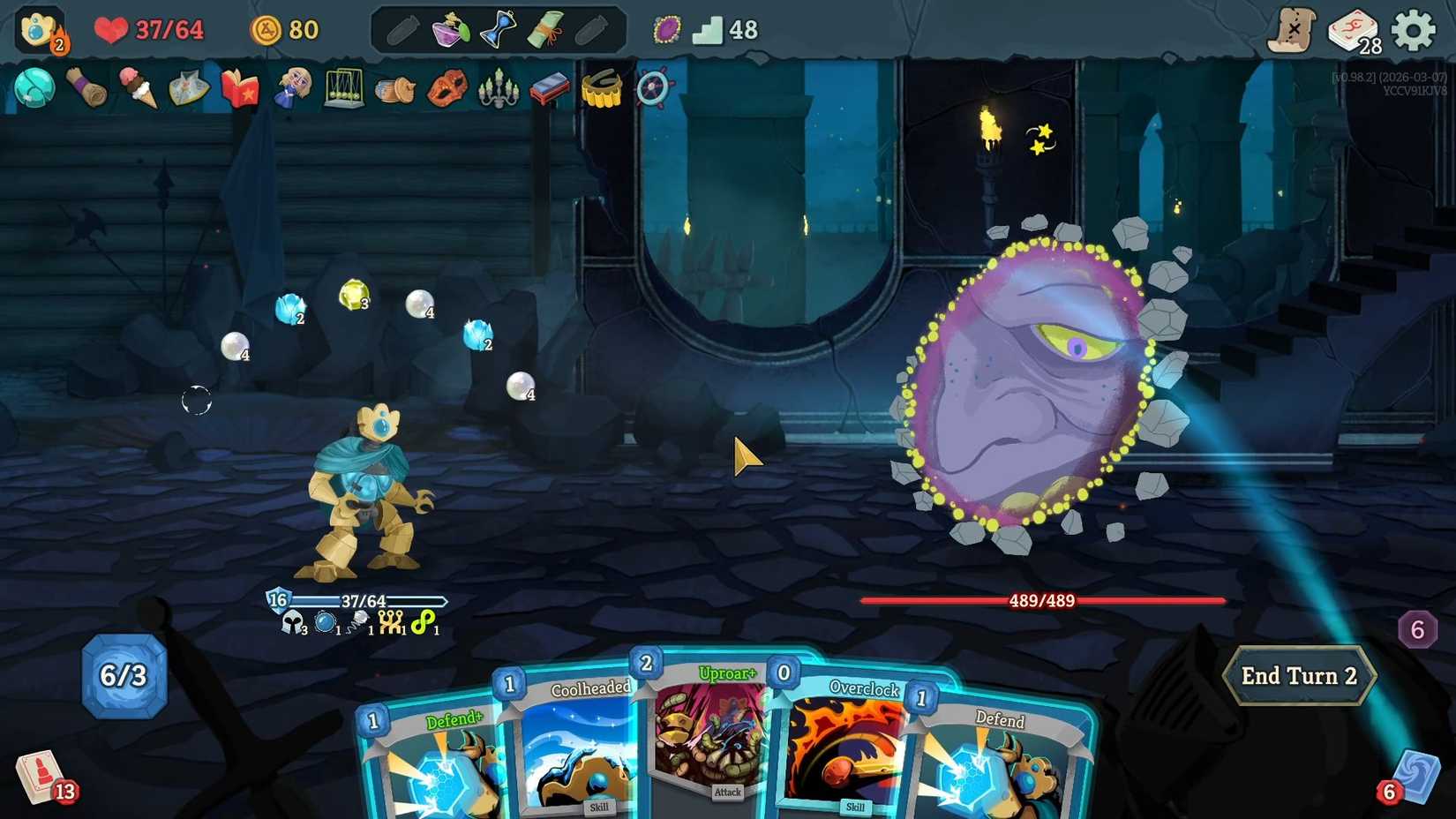This screenshot has width=1456, height=819.
Task: Inspect the purple amulet boss relic
Action: (664, 29)
